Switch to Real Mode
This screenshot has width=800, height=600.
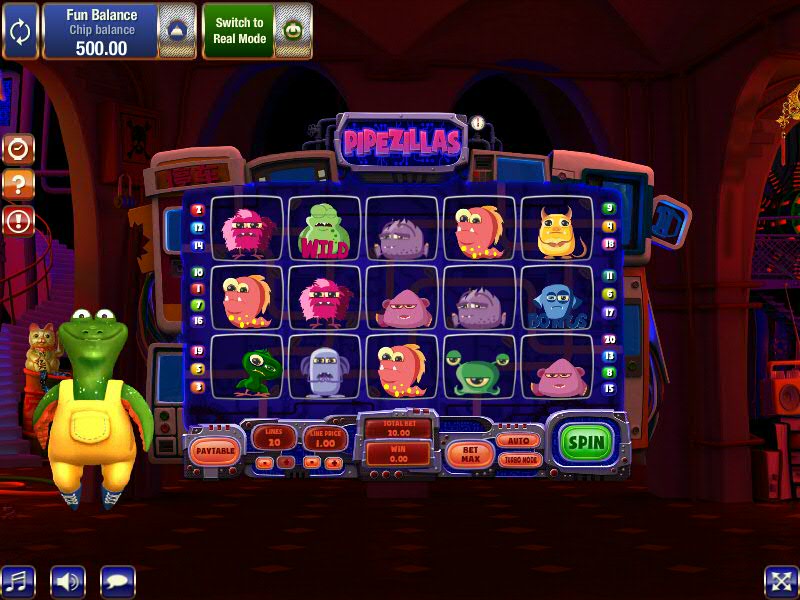coord(239,30)
